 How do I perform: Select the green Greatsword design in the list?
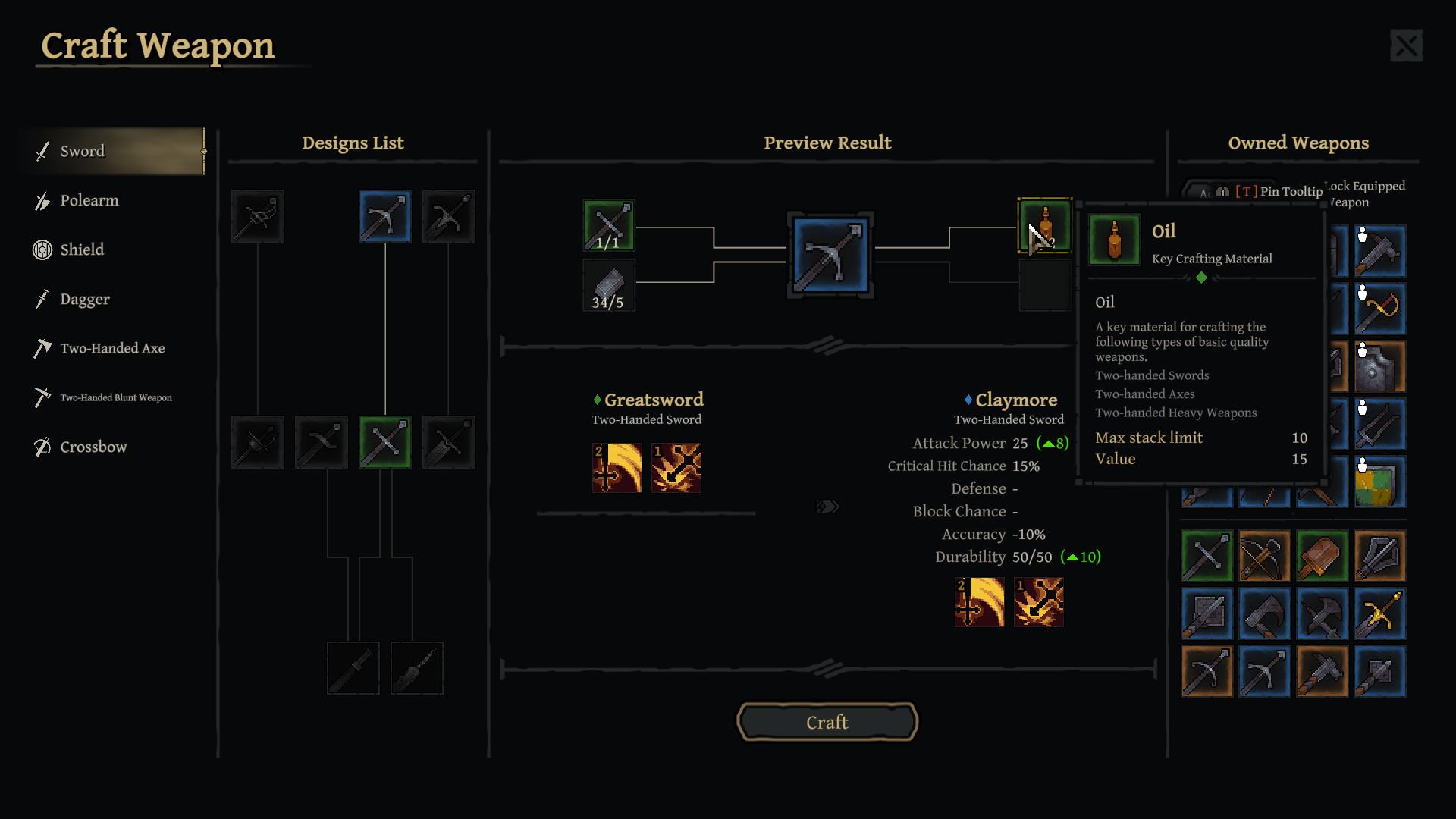coord(385,442)
